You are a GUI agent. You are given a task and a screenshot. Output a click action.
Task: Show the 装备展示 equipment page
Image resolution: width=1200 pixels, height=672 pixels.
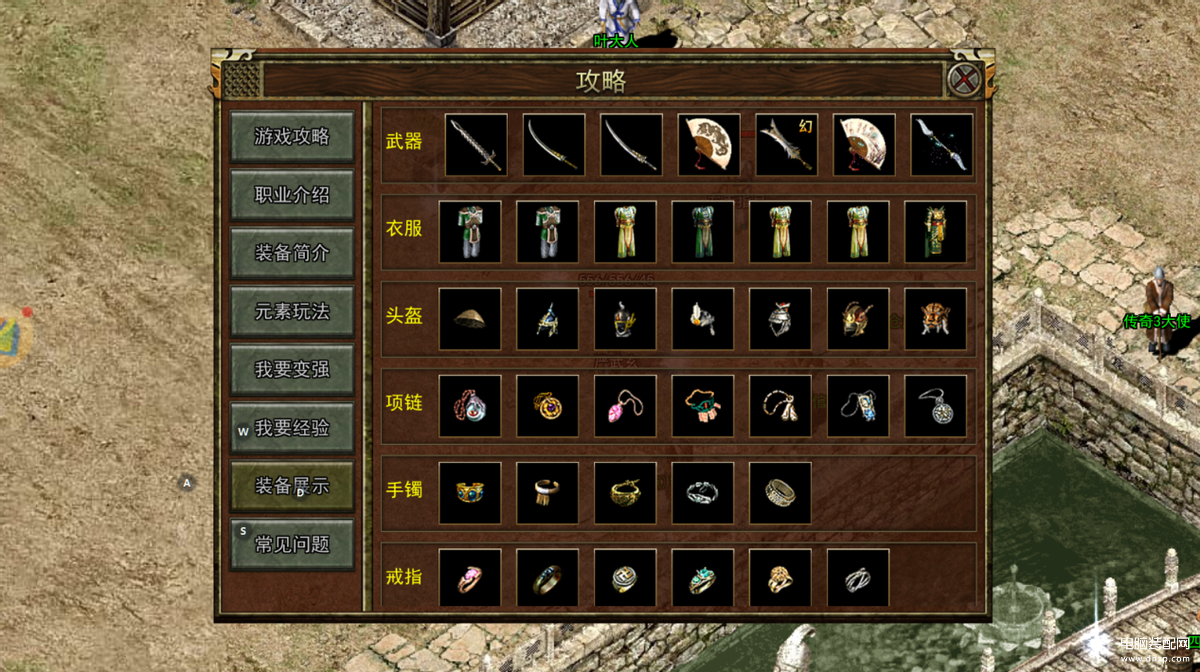[291, 486]
